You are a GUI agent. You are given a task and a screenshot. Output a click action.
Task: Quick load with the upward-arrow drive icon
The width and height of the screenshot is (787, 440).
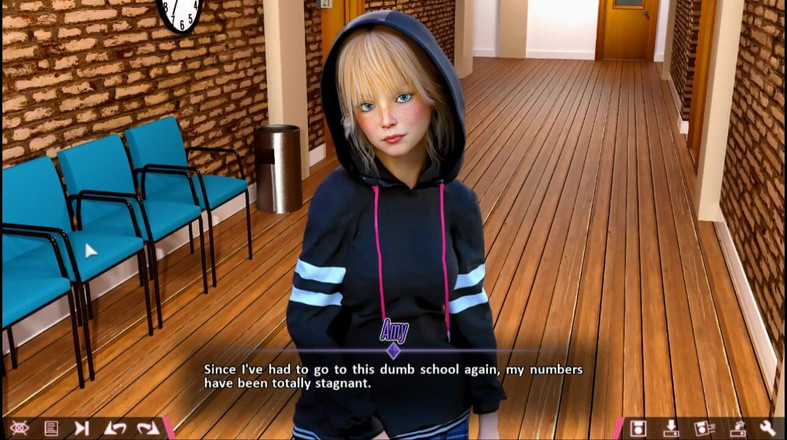(x=737, y=428)
